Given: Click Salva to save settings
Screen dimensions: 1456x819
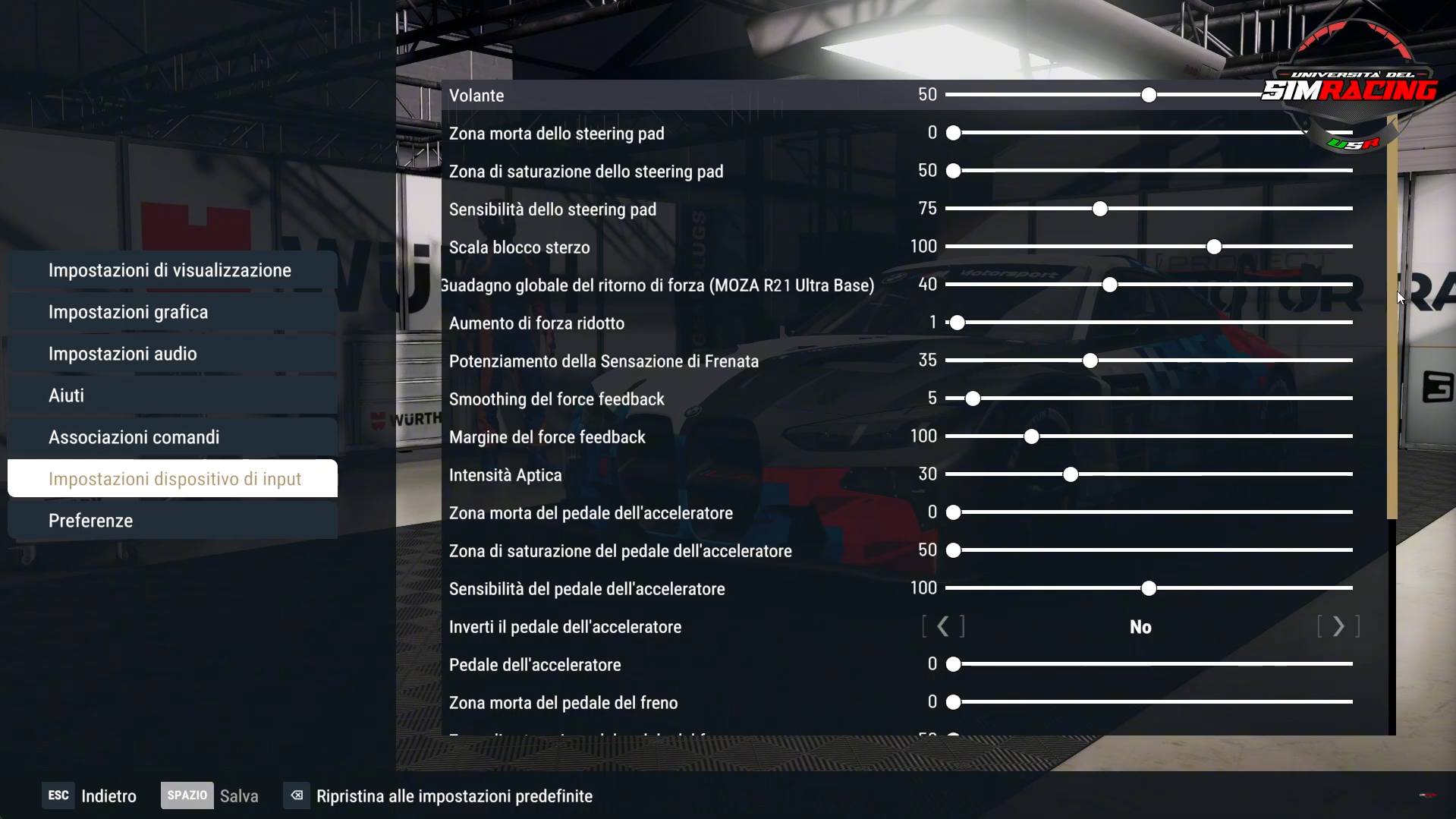Looking at the screenshot, I should click(239, 795).
